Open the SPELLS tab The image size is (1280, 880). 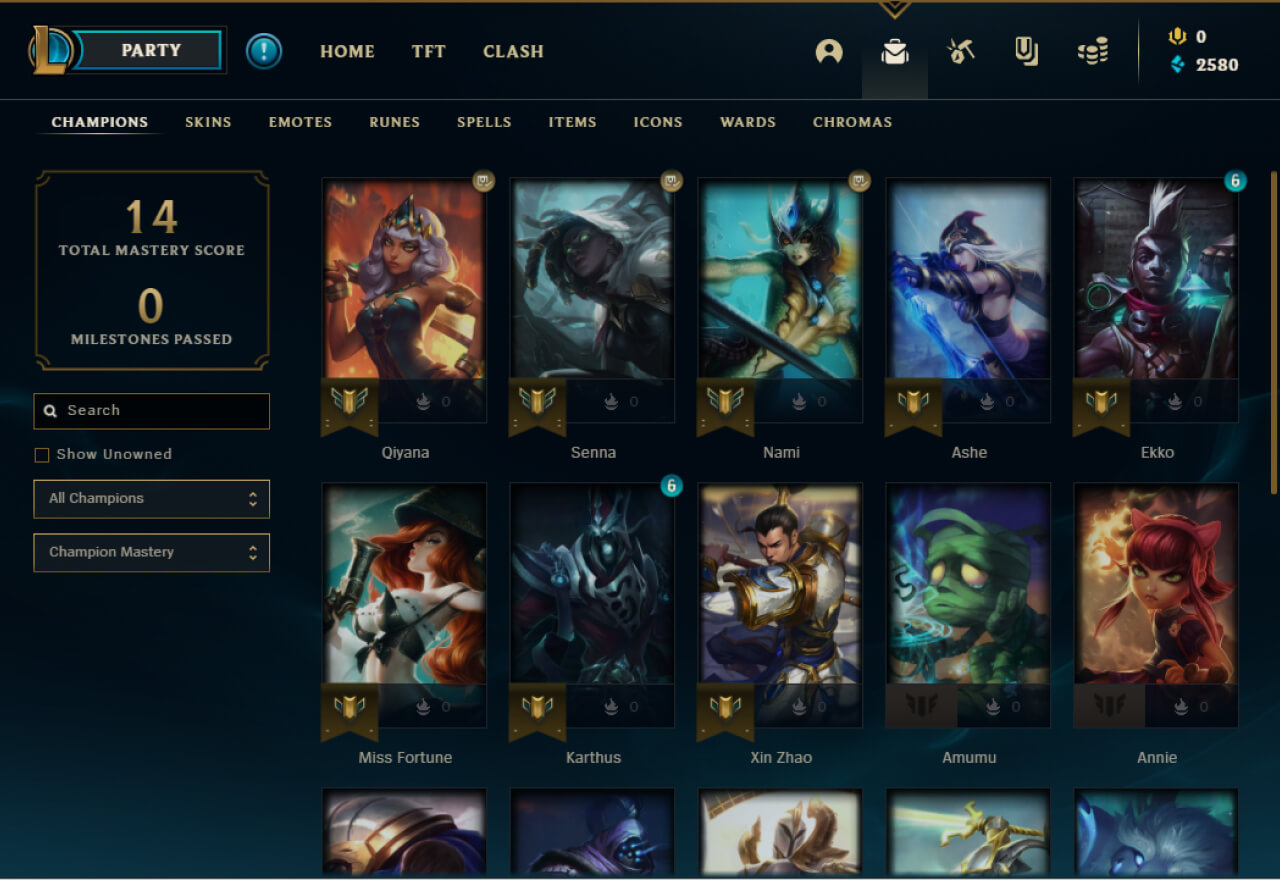pyautogui.click(x=484, y=122)
